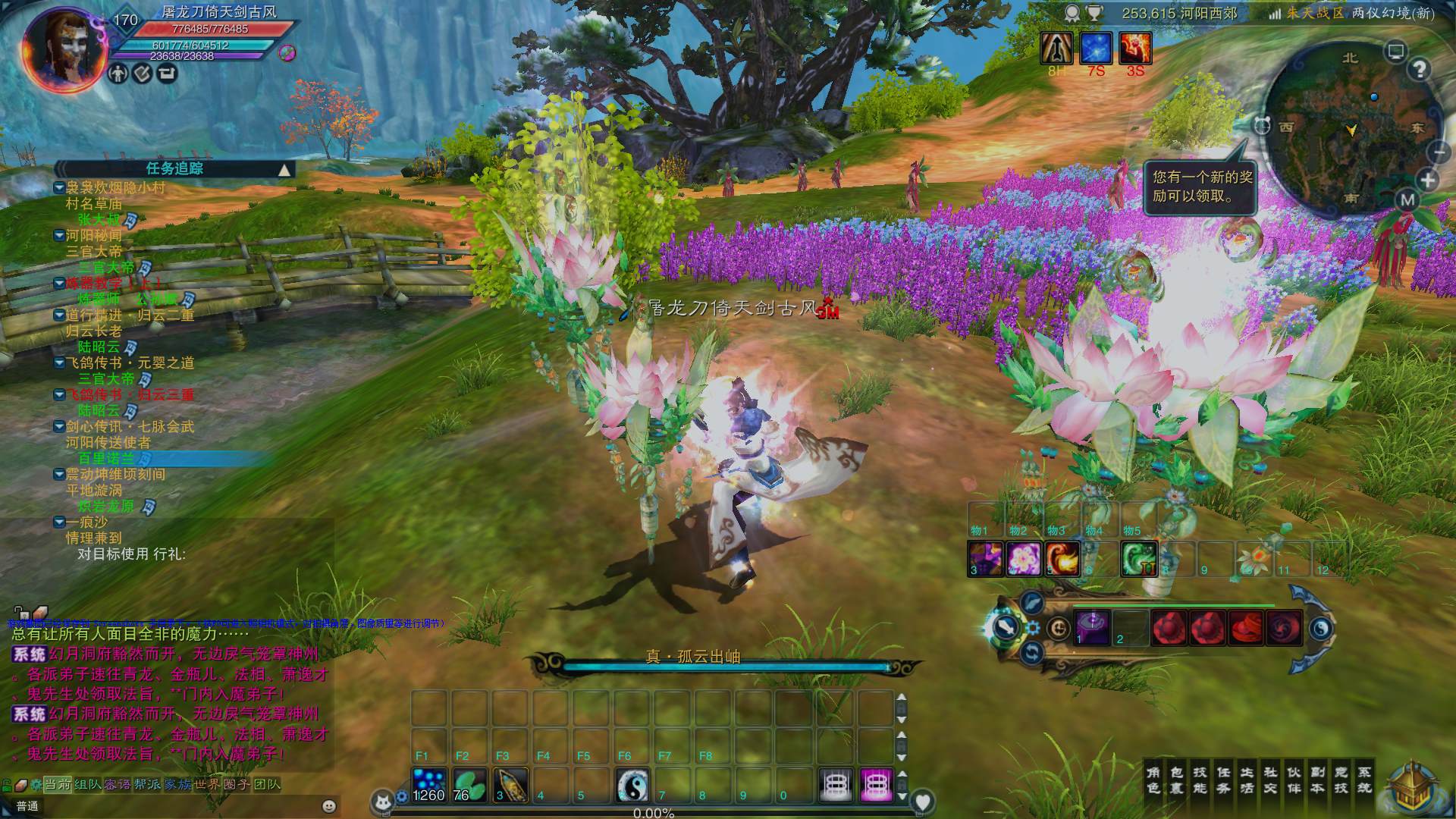Open help via the question mark icon
The width and height of the screenshot is (1456, 819).
click(1420, 69)
